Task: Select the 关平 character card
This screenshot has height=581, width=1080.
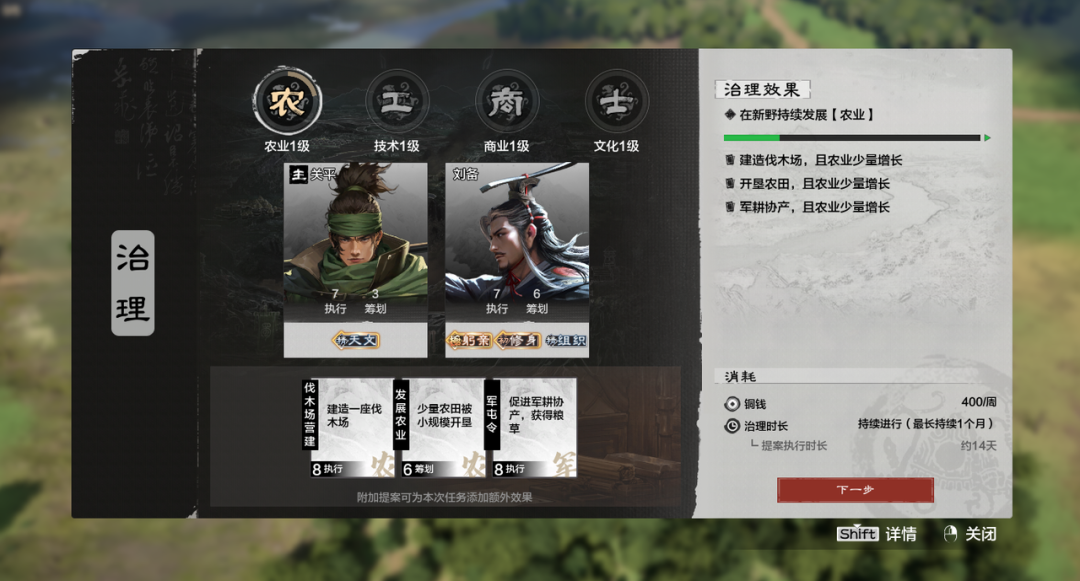Action: point(355,243)
